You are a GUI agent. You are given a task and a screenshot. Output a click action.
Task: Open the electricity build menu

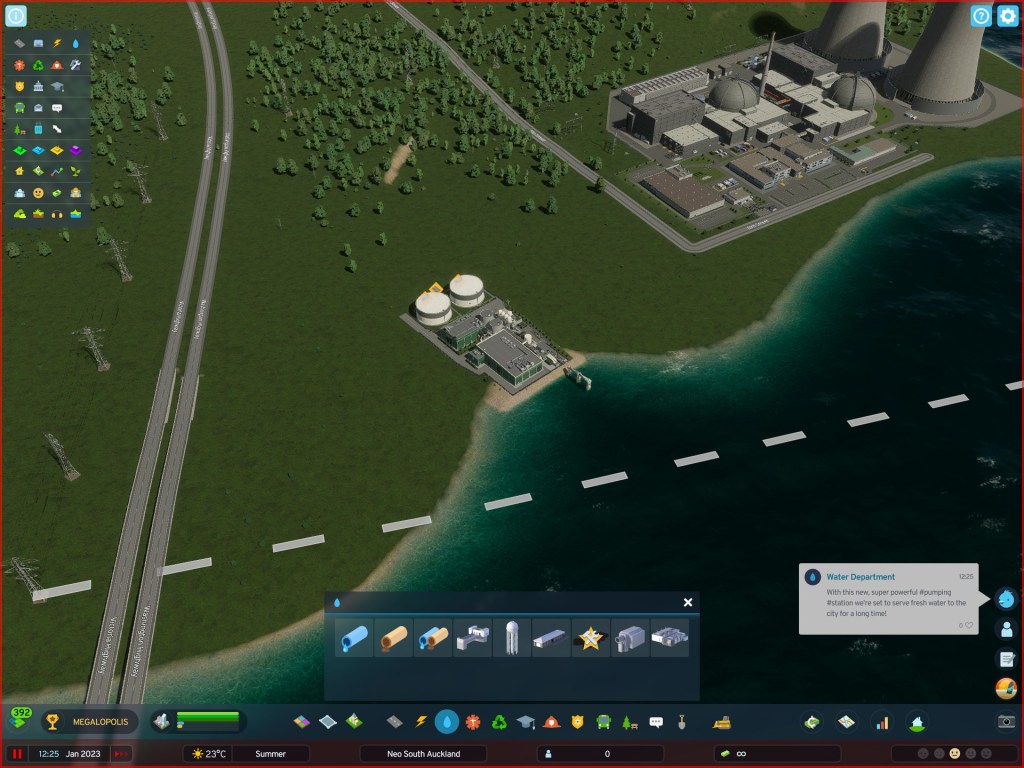point(421,721)
